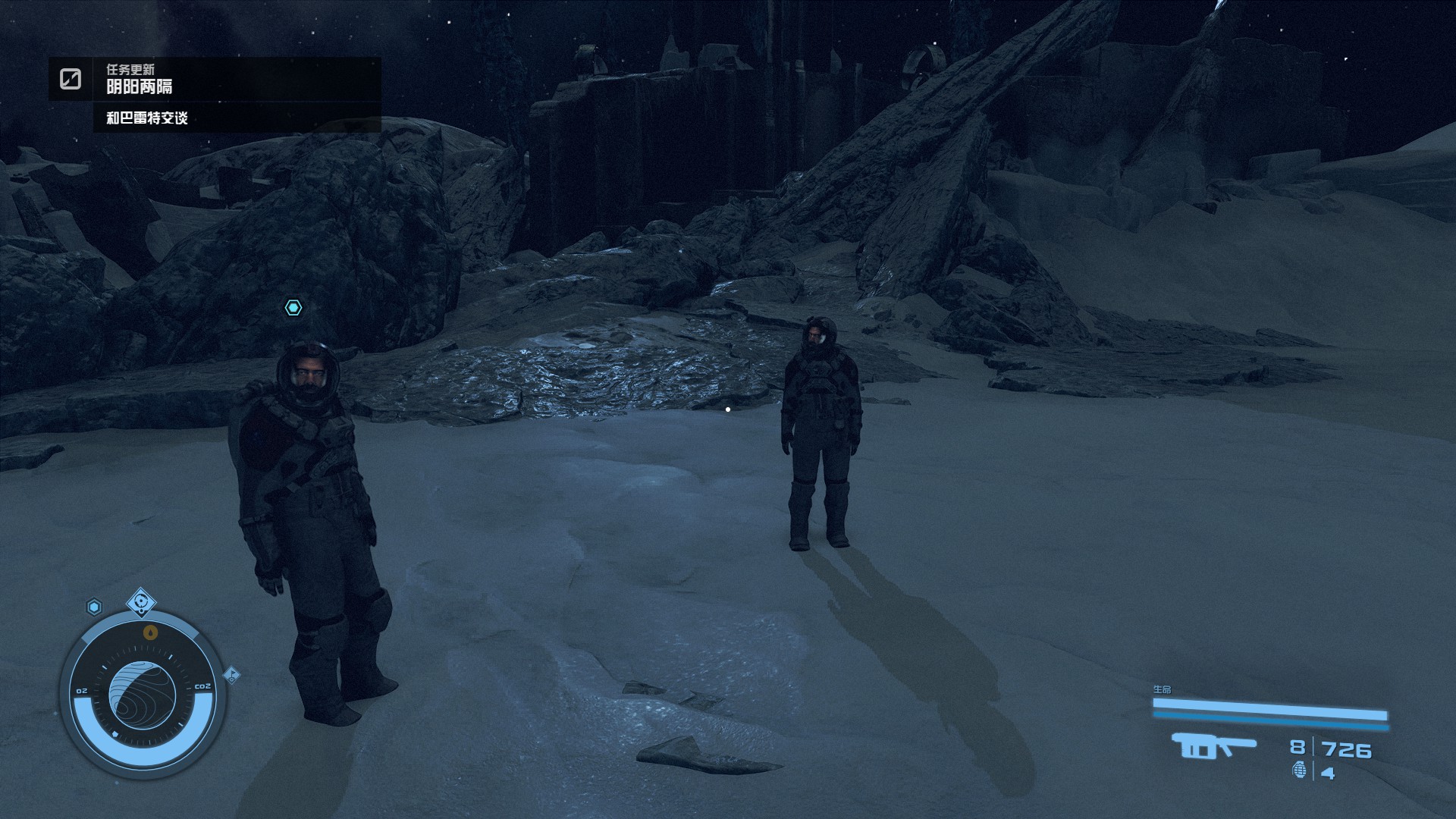The width and height of the screenshot is (1456, 819).
Task: Select the 和巴雷特交谈 objective line
Action: tap(147, 118)
